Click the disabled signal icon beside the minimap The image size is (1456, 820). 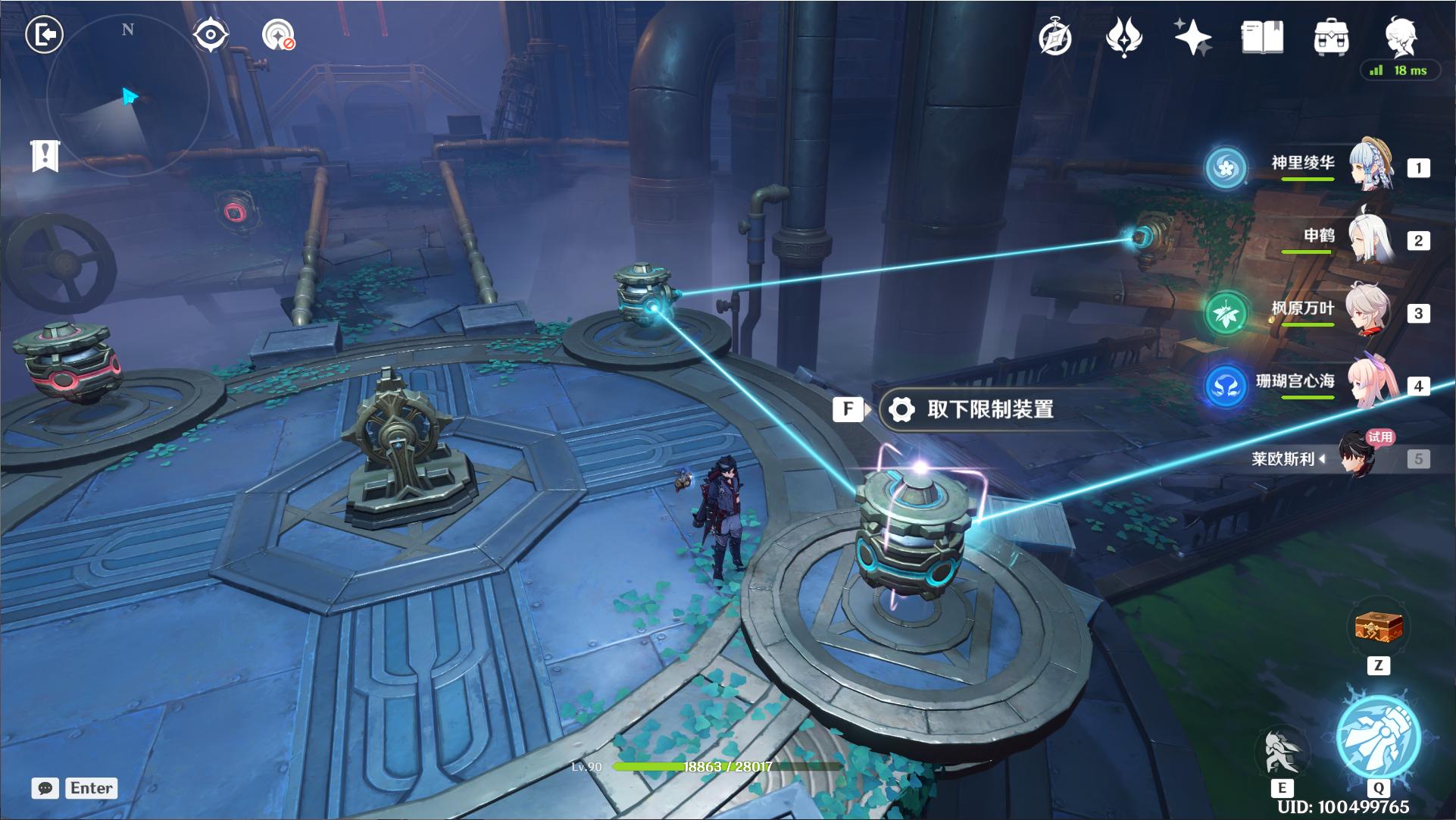coord(278,35)
